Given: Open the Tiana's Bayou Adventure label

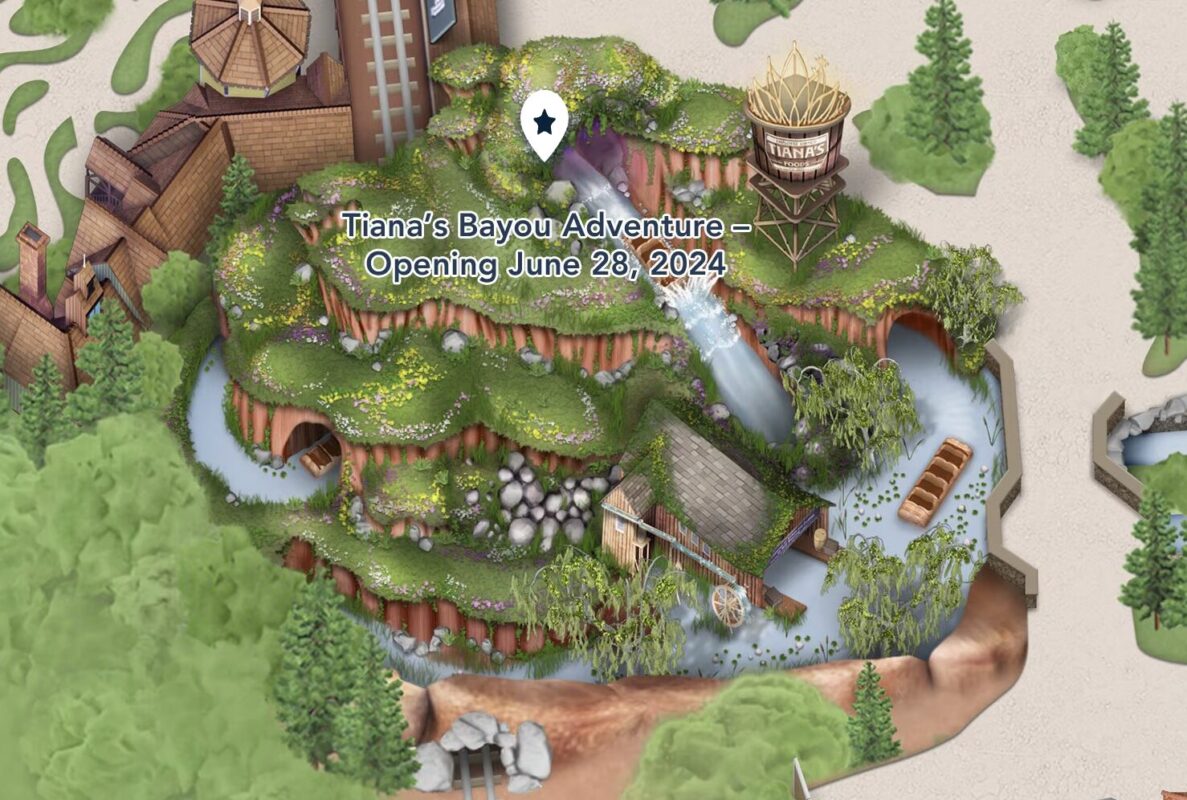Looking at the screenshot, I should click(545, 246).
